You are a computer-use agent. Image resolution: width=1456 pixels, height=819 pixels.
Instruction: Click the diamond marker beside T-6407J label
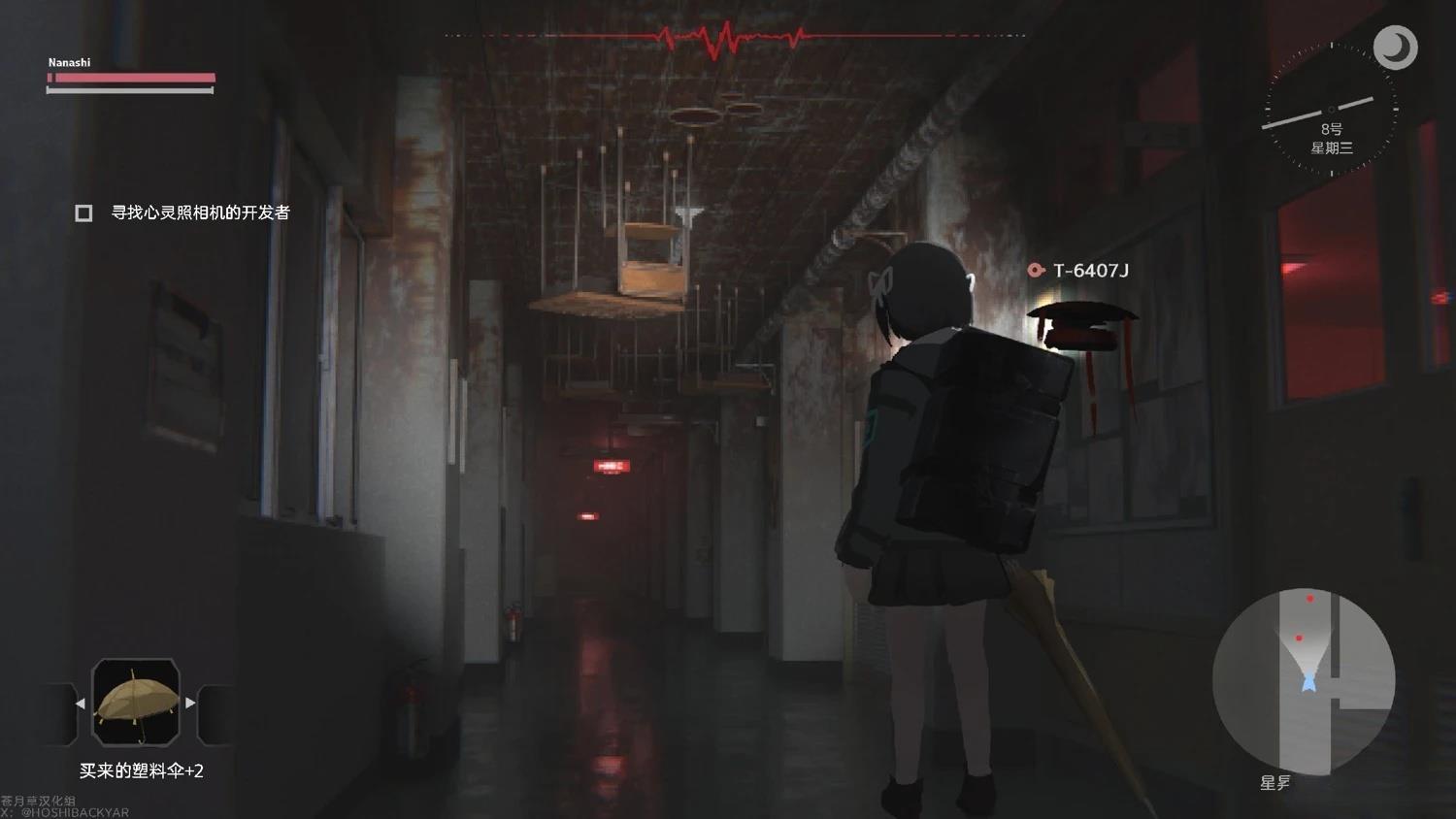coord(1036,271)
